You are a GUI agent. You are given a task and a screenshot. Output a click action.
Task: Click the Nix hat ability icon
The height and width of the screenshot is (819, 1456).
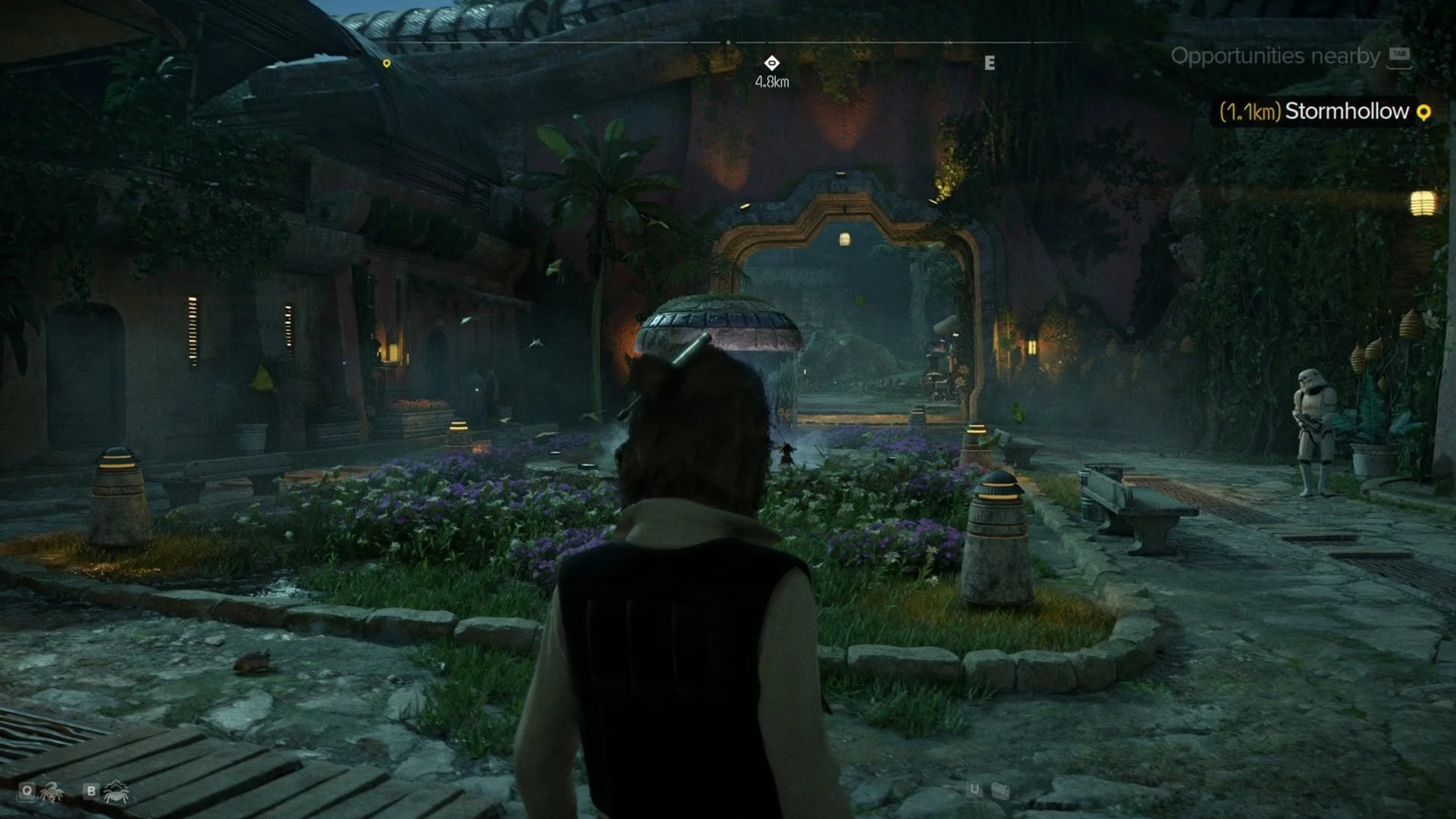(x=116, y=792)
